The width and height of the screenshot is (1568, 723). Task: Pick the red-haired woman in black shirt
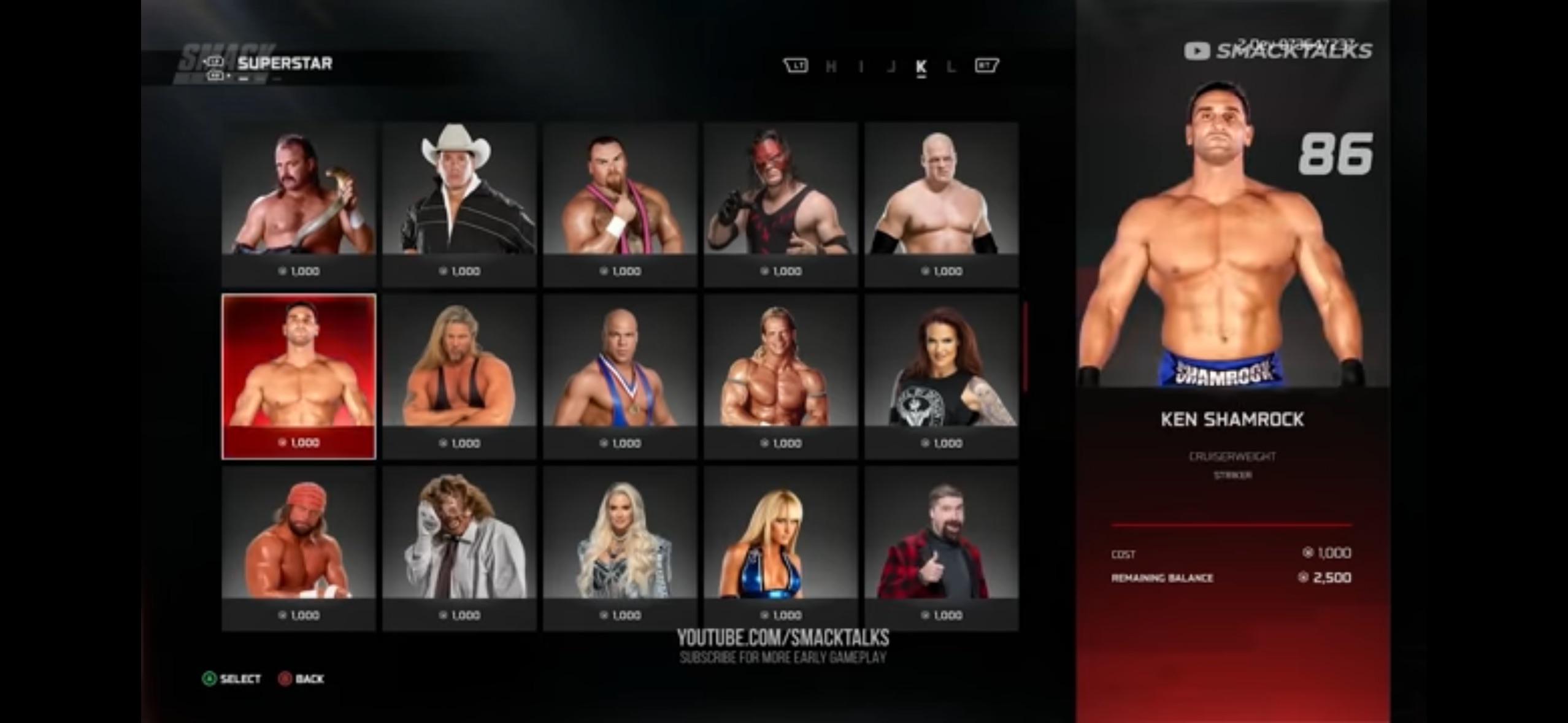pos(942,375)
